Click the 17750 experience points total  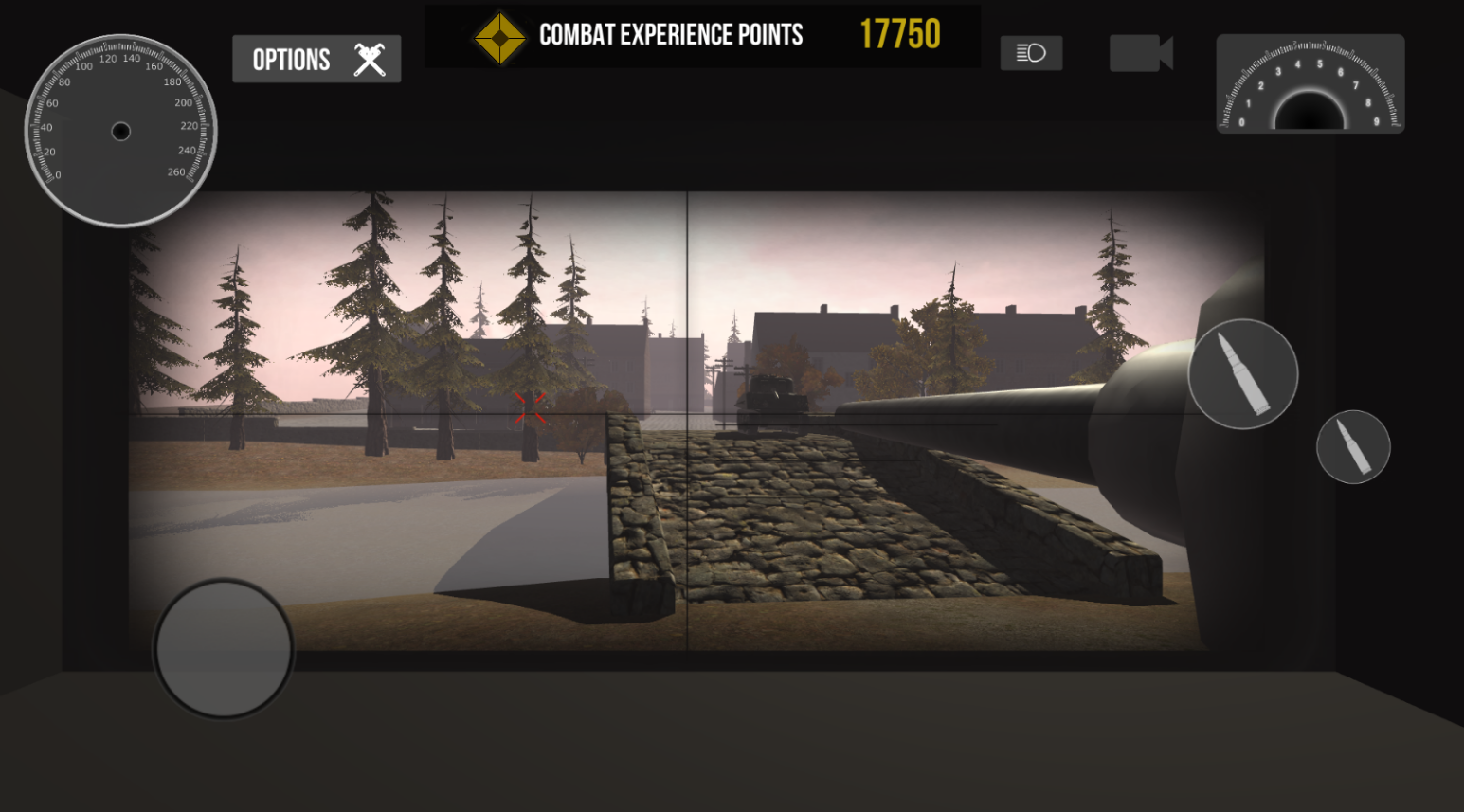[x=899, y=34]
